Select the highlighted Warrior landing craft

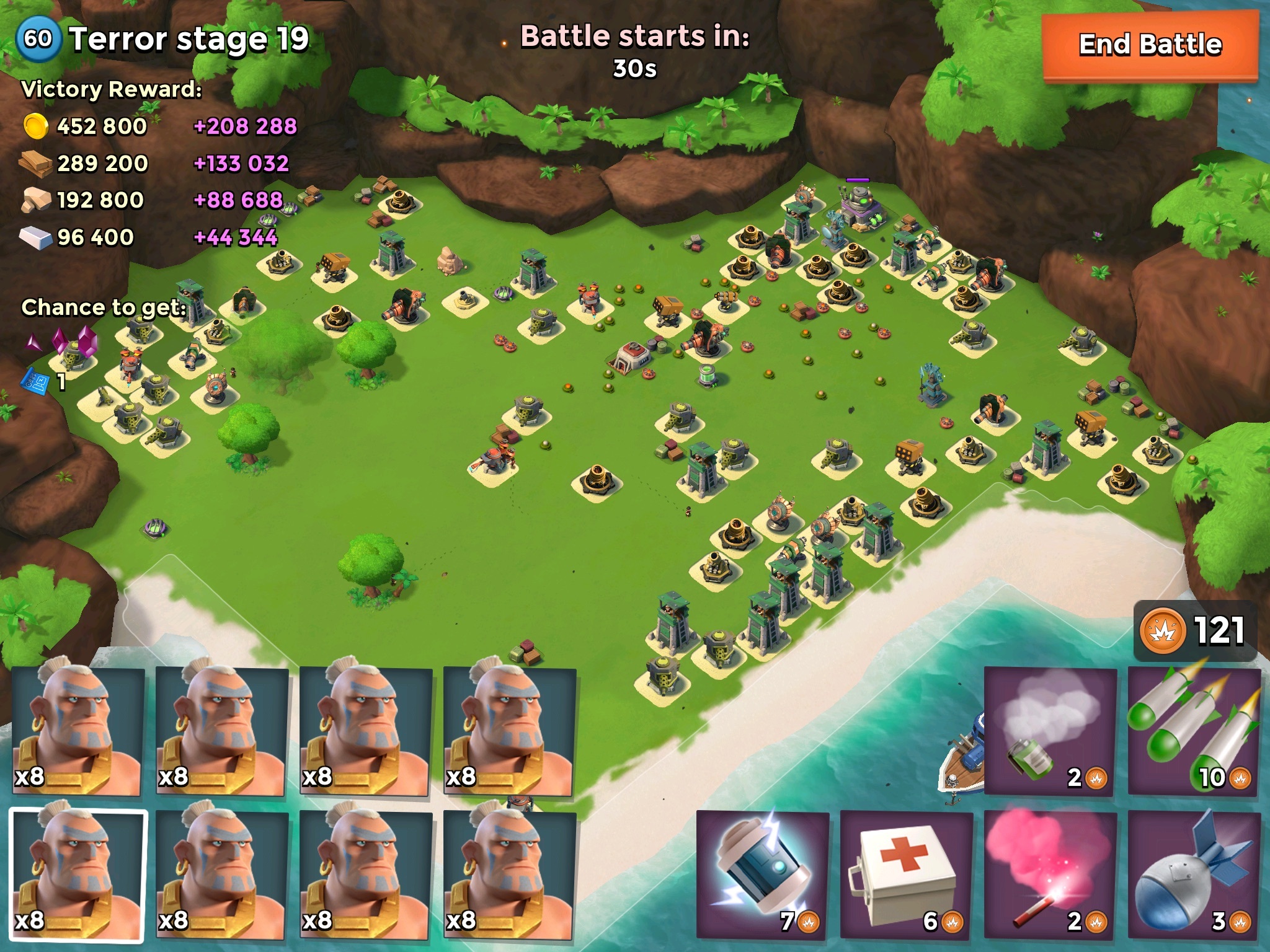click(79, 874)
